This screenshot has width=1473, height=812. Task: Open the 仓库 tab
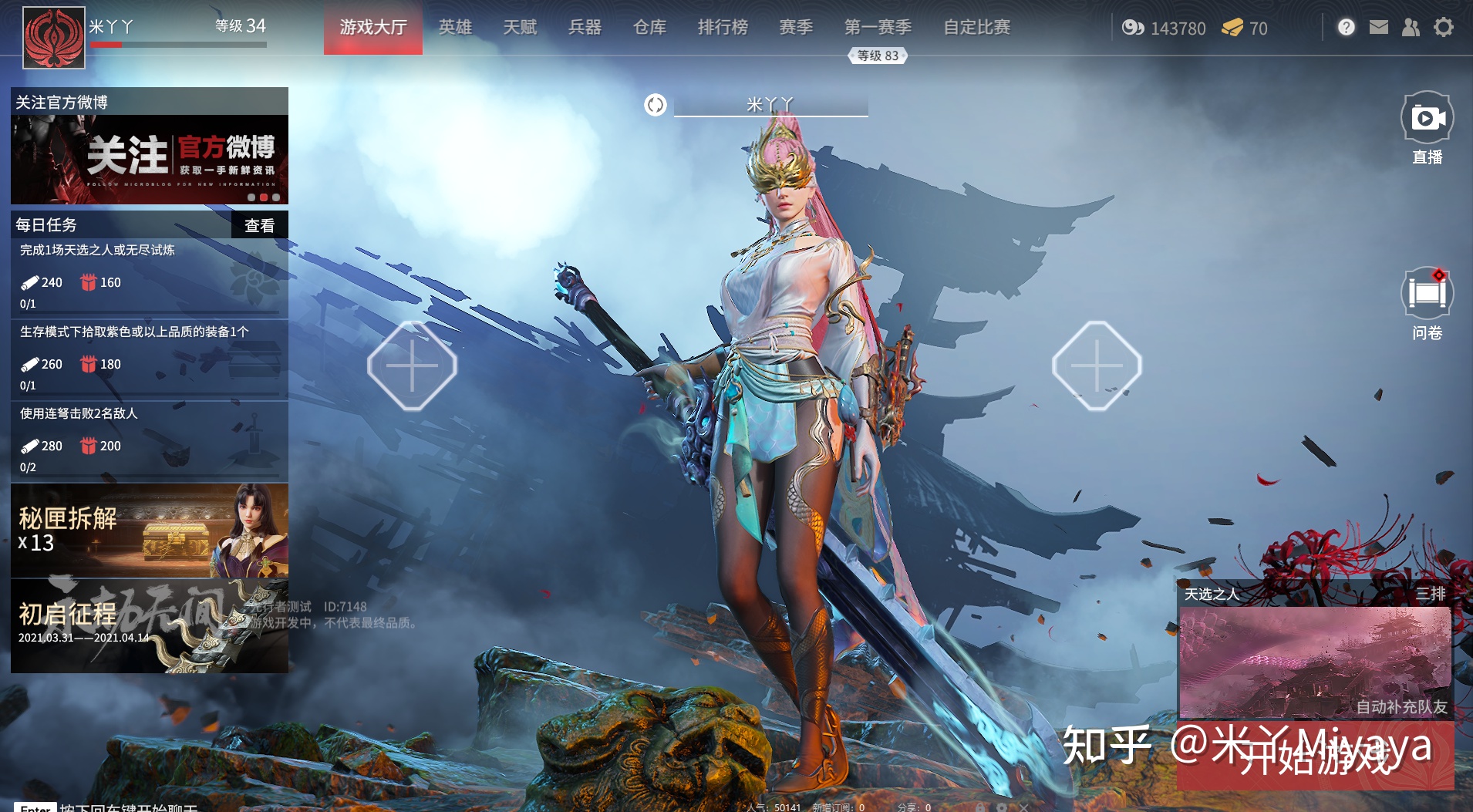pyautogui.click(x=649, y=28)
